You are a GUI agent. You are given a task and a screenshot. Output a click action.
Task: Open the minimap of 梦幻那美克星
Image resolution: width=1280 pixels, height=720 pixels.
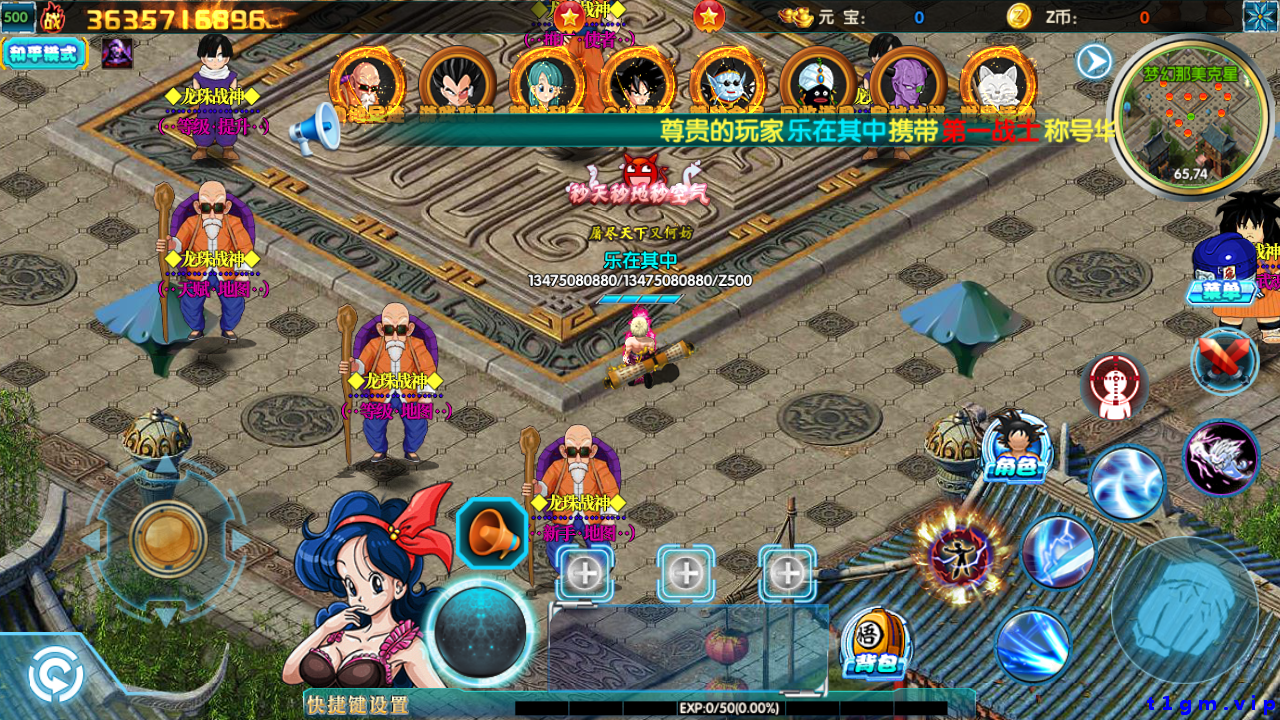(x=1190, y=115)
